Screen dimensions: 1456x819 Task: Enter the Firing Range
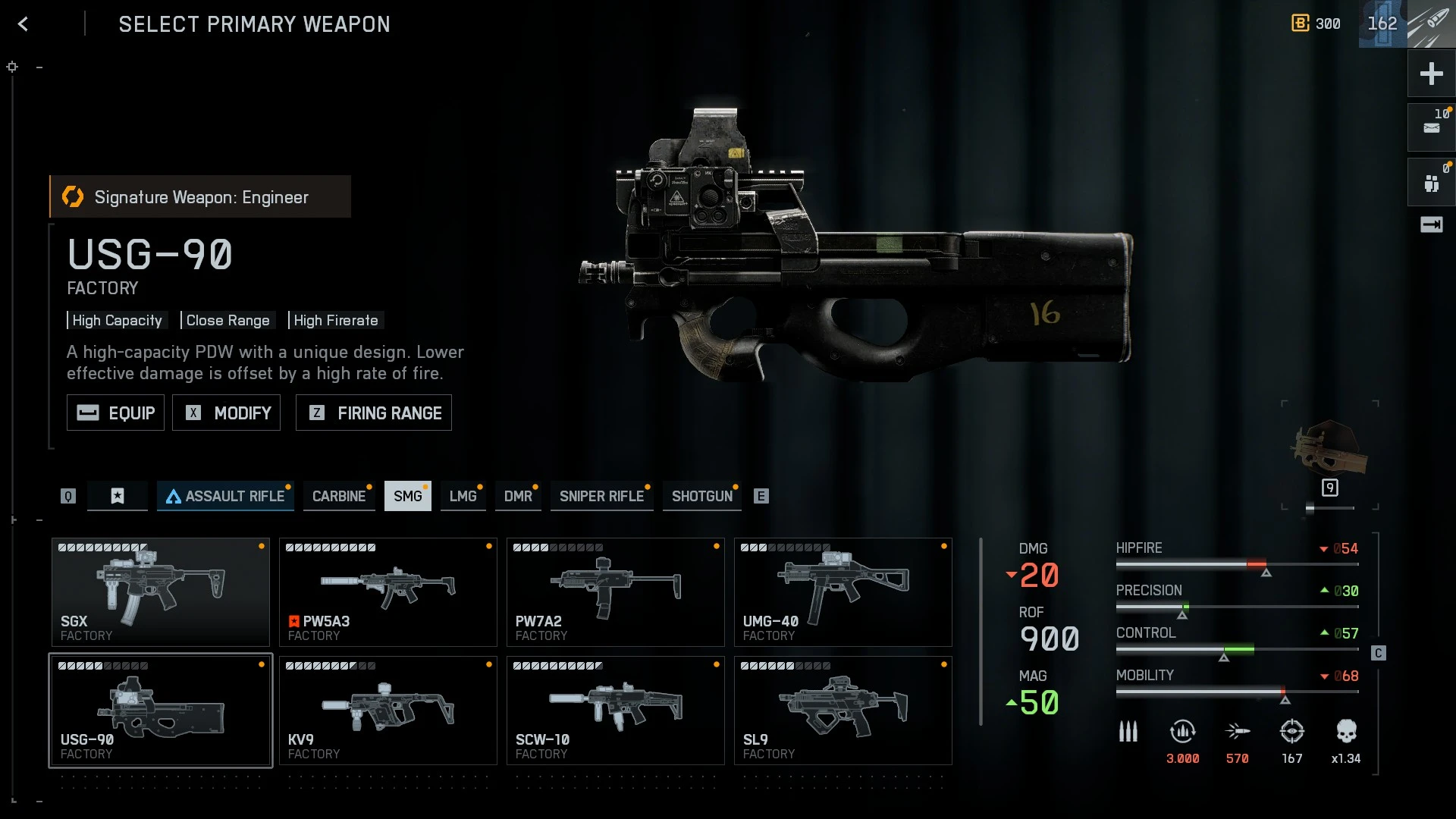(x=373, y=413)
